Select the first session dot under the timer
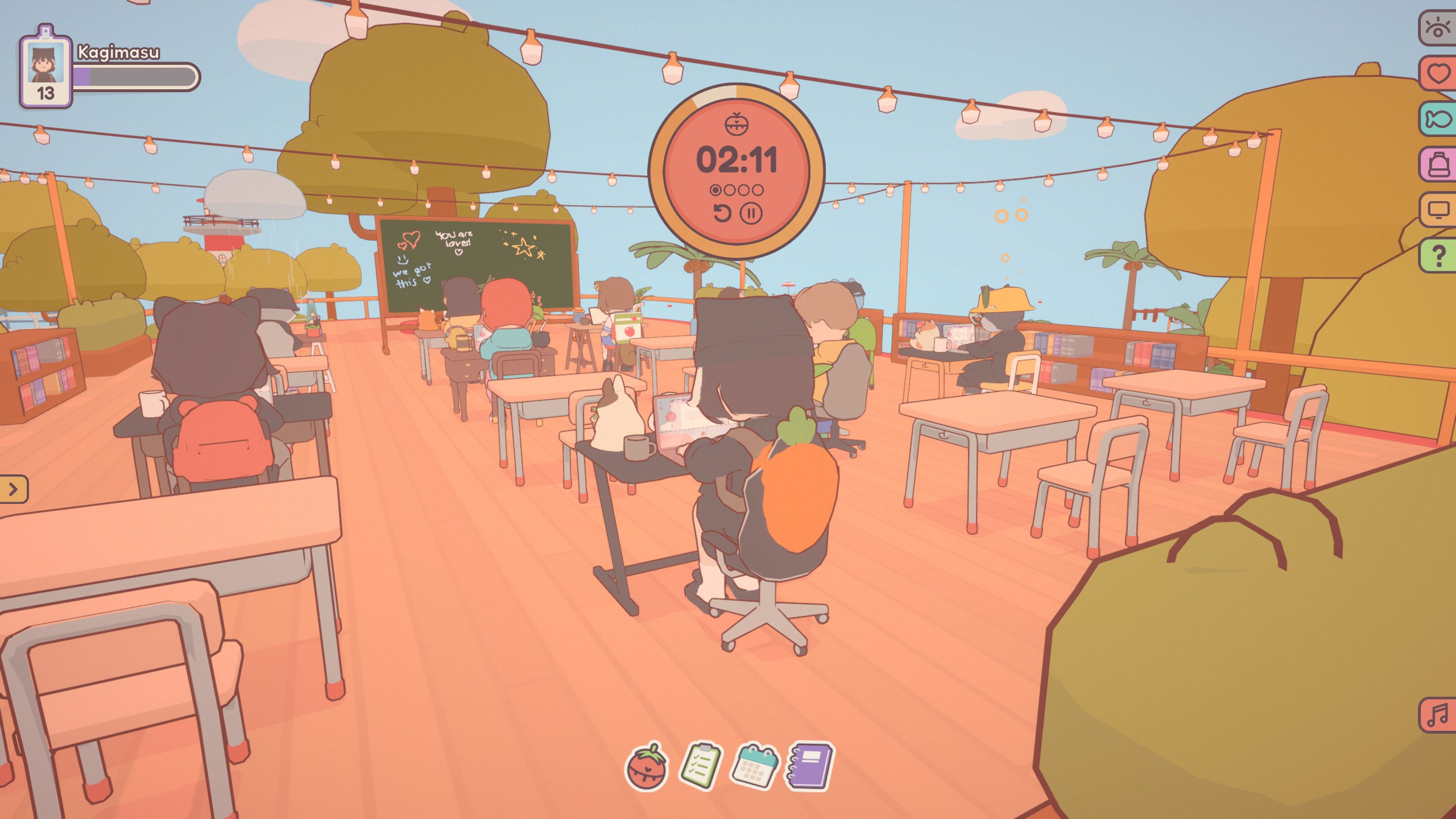Image resolution: width=1456 pixels, height=819 pixels. pos(715,190)
